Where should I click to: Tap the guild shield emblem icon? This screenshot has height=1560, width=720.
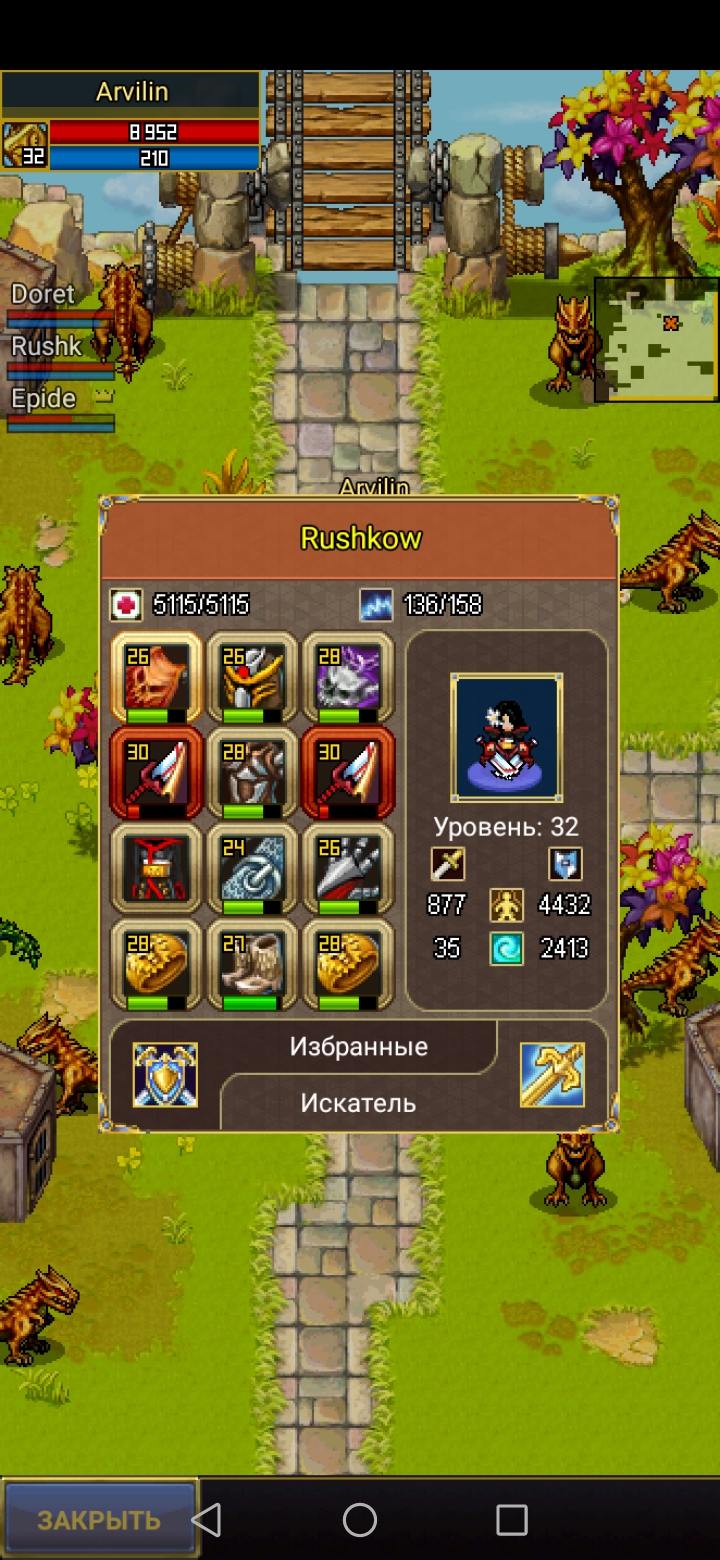pyautogui.click(x=165, y=1075)
